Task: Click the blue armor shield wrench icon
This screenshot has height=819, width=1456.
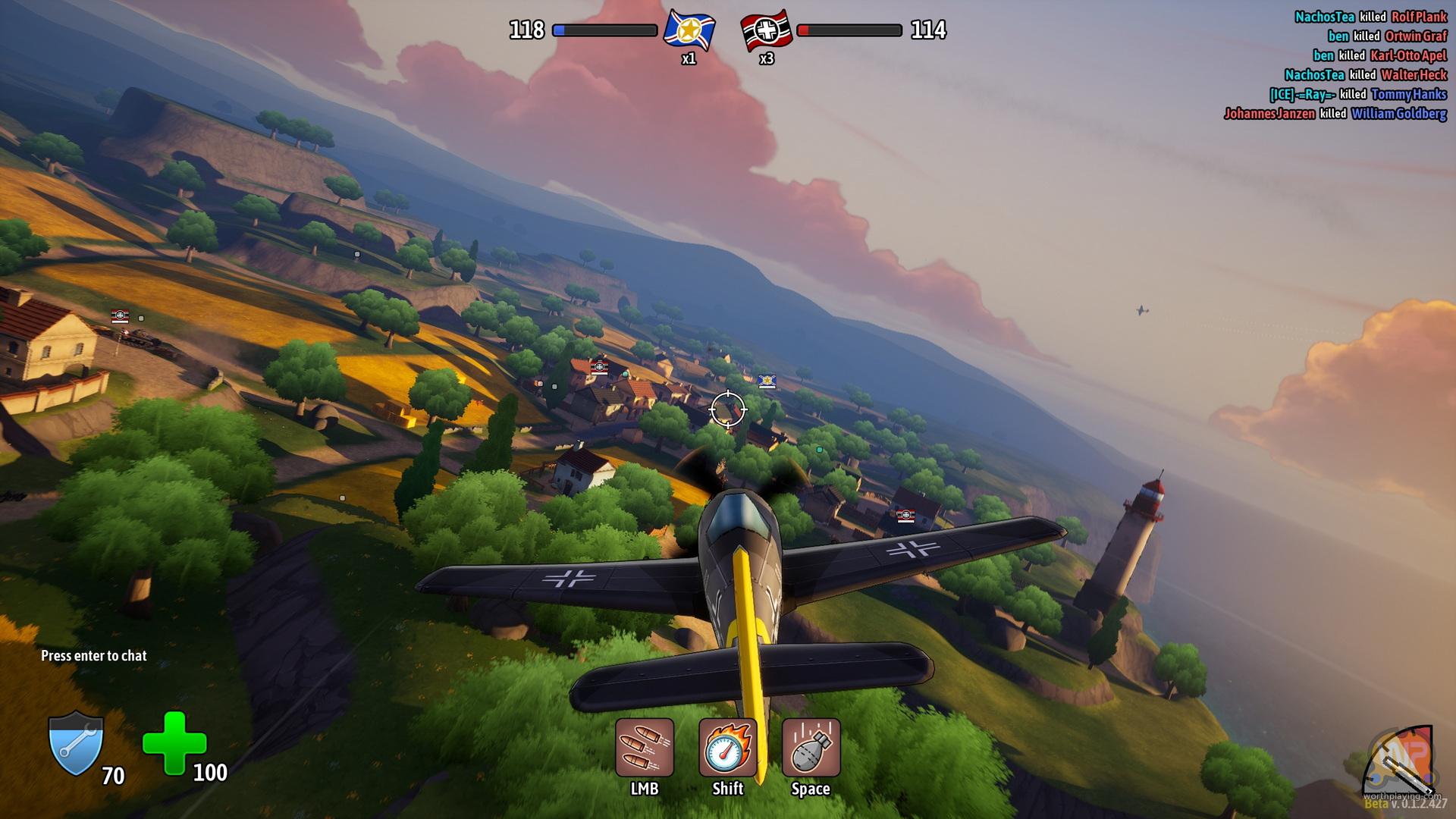Action: [76, 744]
